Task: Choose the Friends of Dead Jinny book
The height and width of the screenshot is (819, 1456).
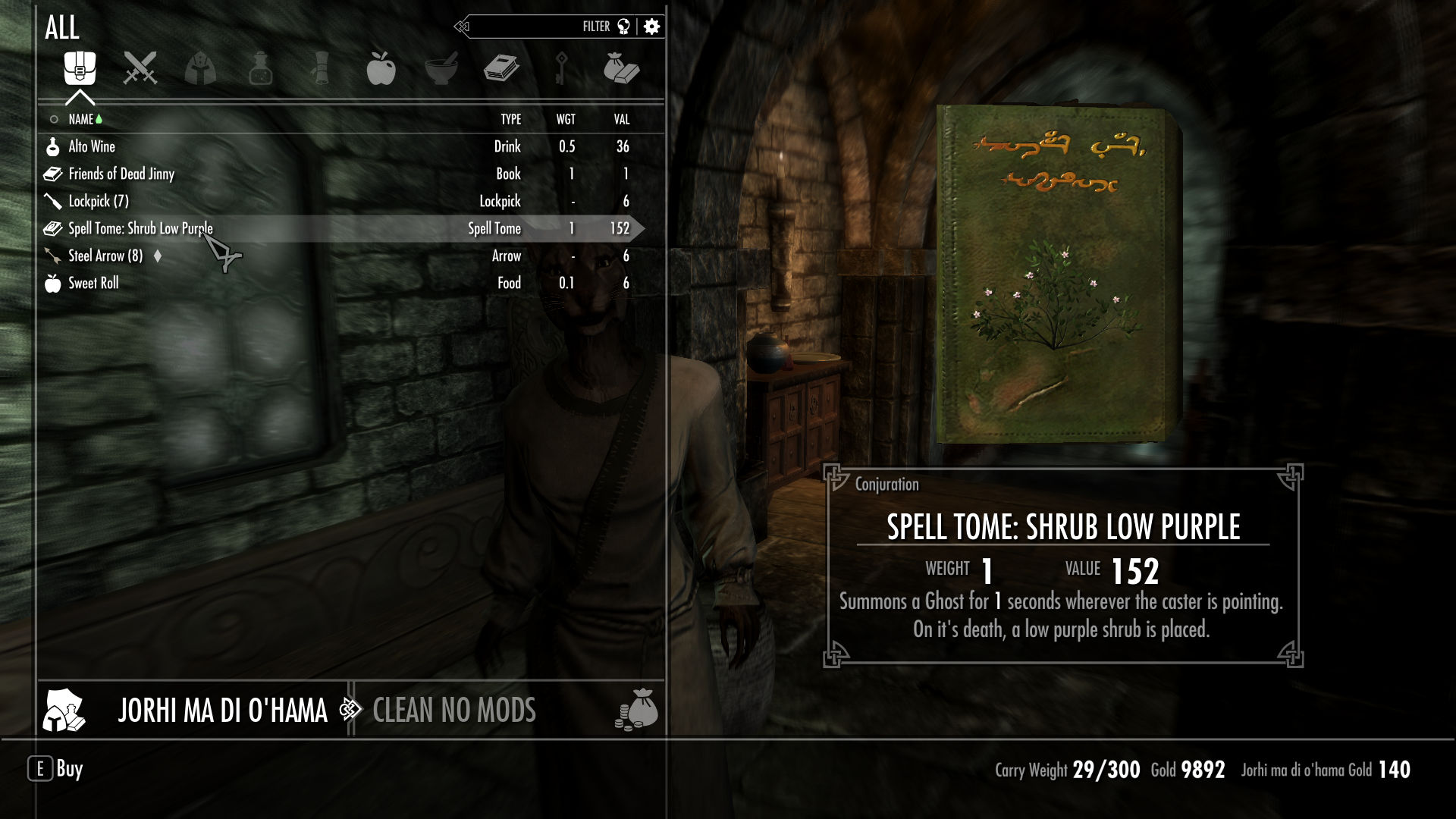Action: tap(121, 174)
